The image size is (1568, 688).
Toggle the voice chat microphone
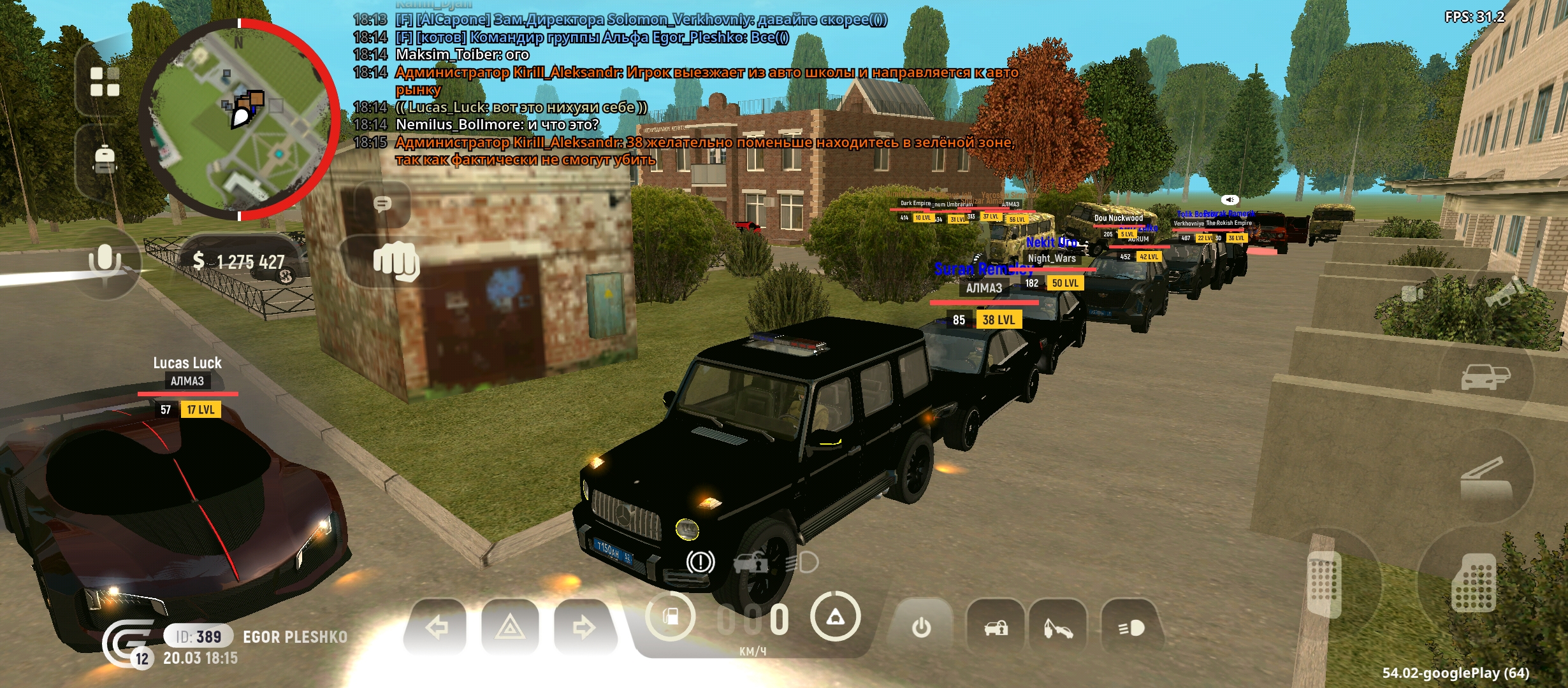[105, 261]
